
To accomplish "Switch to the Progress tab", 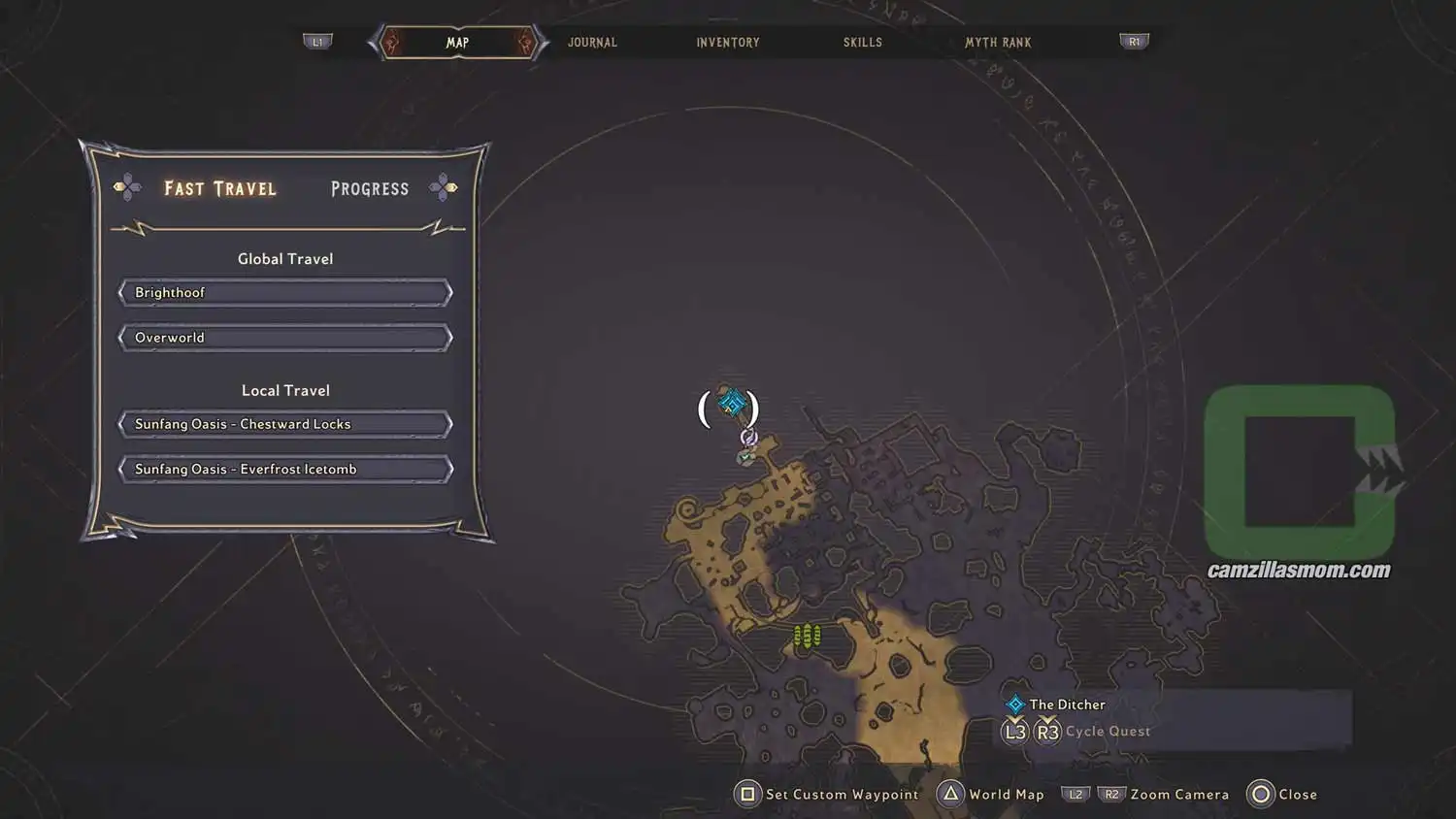I will (369, 188).
